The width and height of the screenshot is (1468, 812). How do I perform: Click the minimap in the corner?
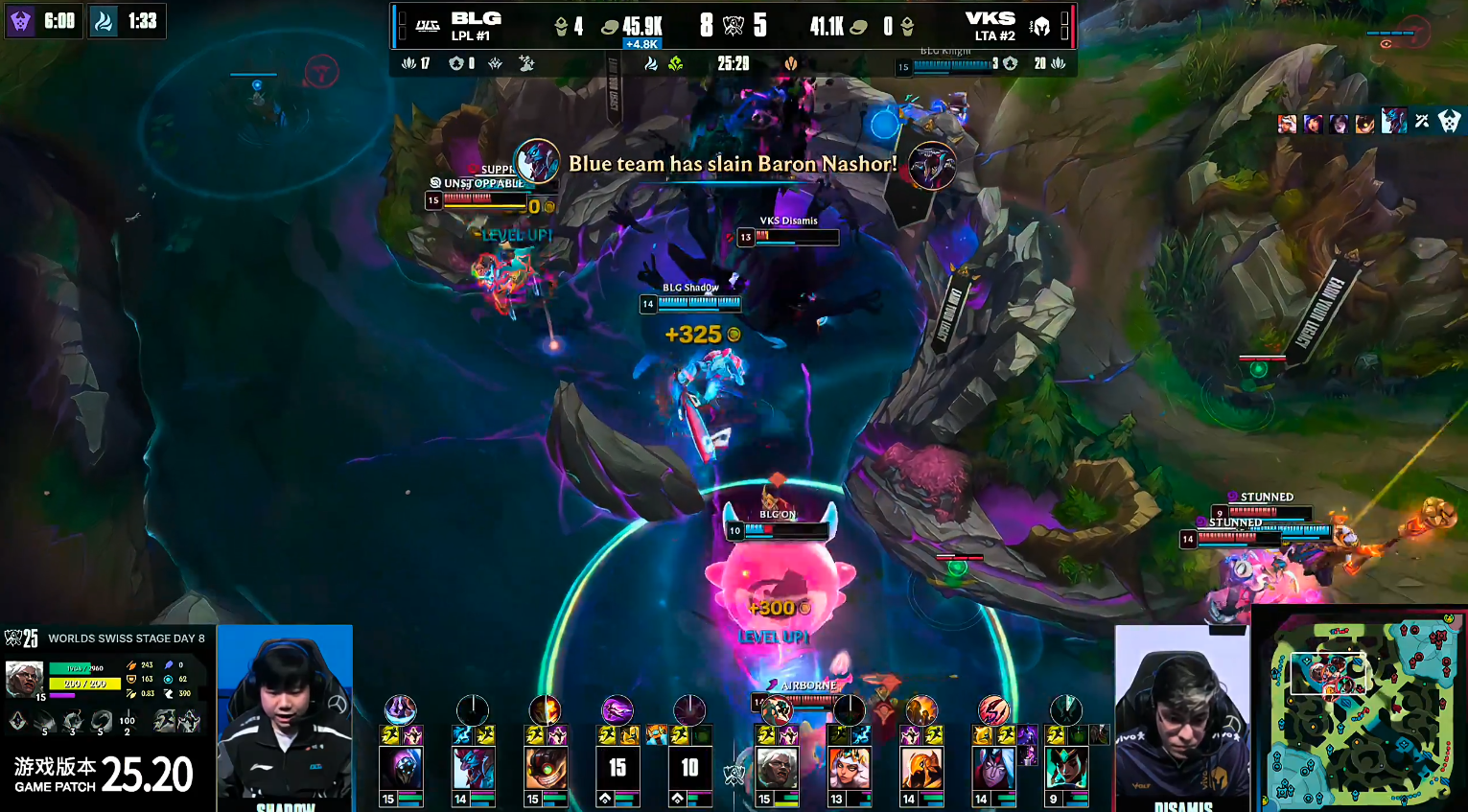[x=1360, y=709]
